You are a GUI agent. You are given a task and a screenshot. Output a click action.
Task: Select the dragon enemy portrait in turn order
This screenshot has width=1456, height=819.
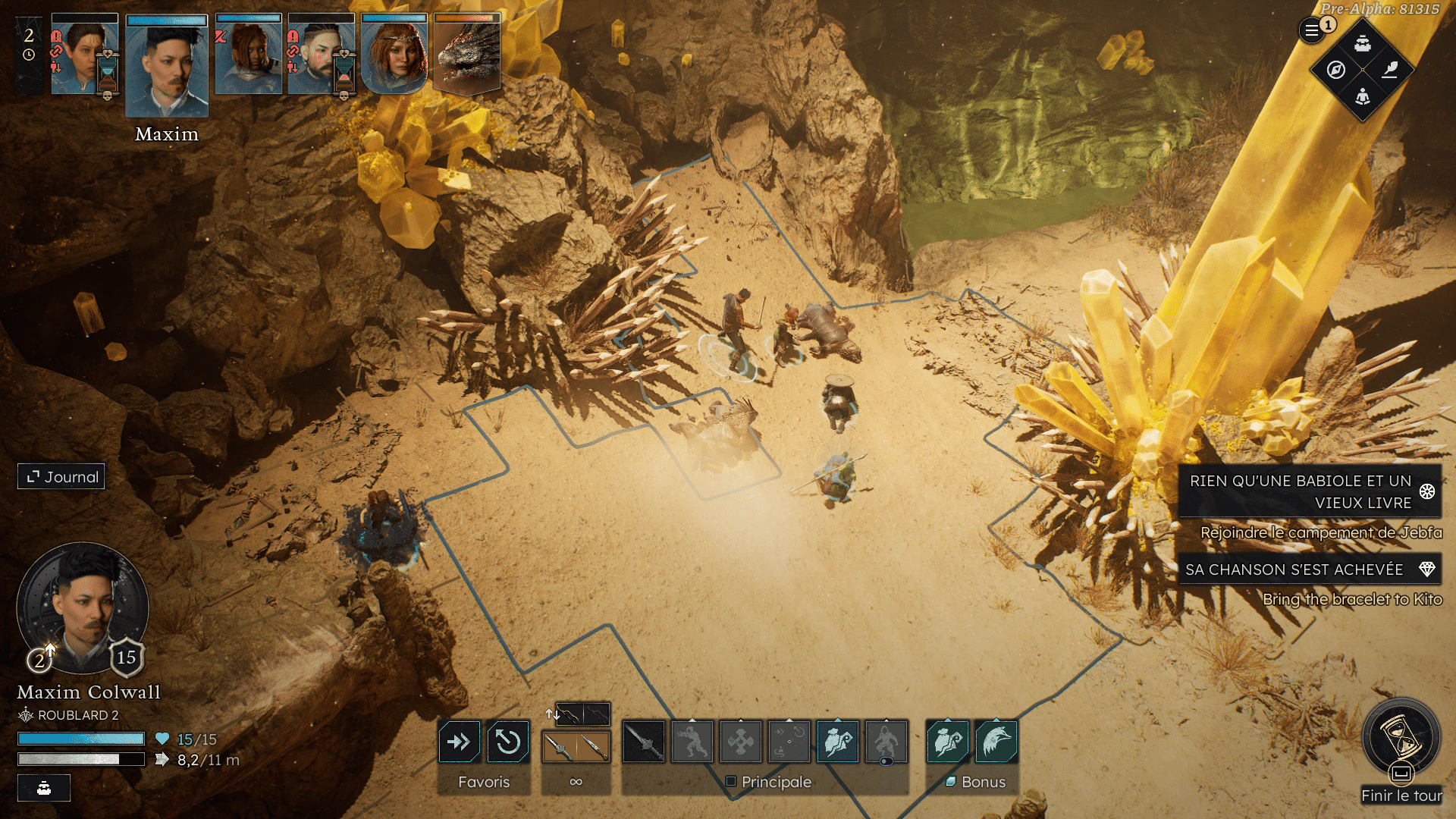point(466,55)
